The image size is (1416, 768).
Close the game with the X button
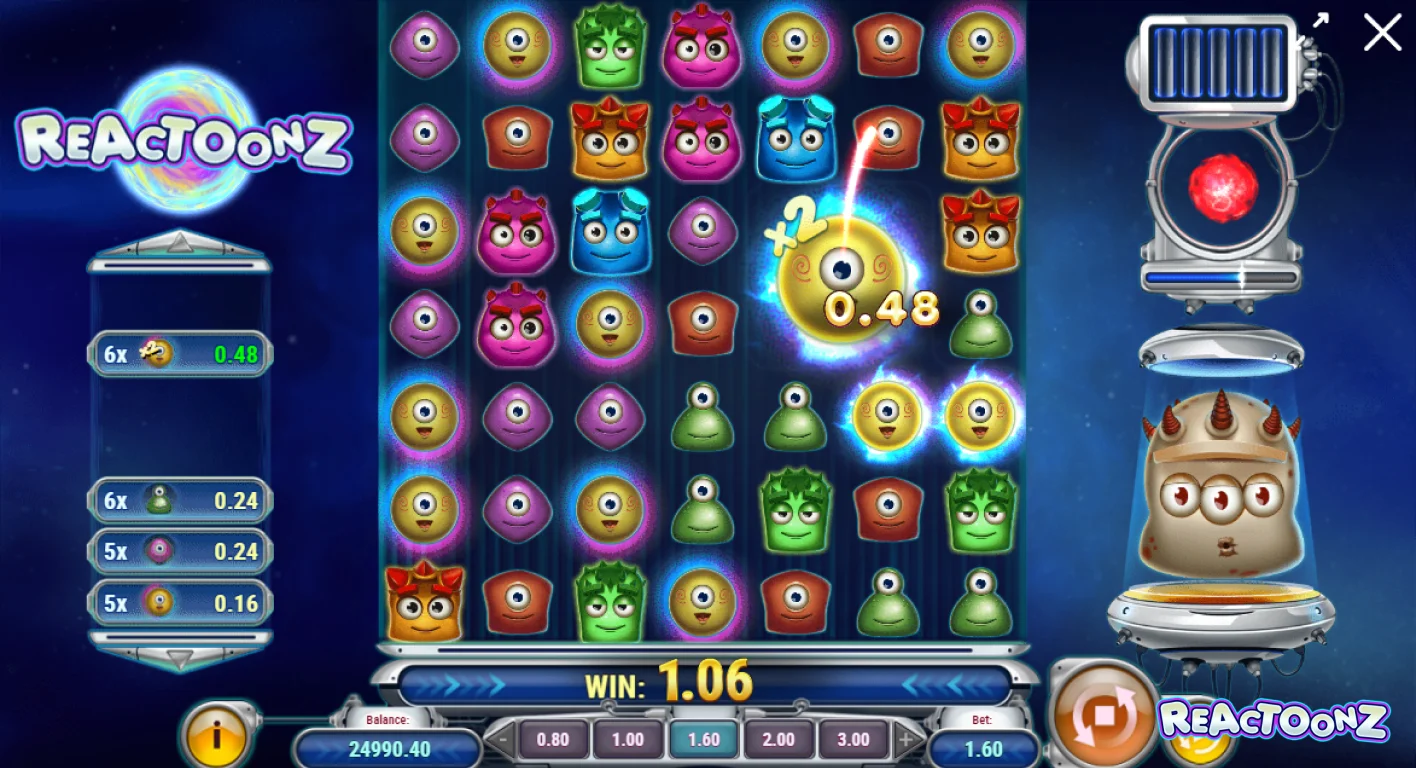(1382, 33)
